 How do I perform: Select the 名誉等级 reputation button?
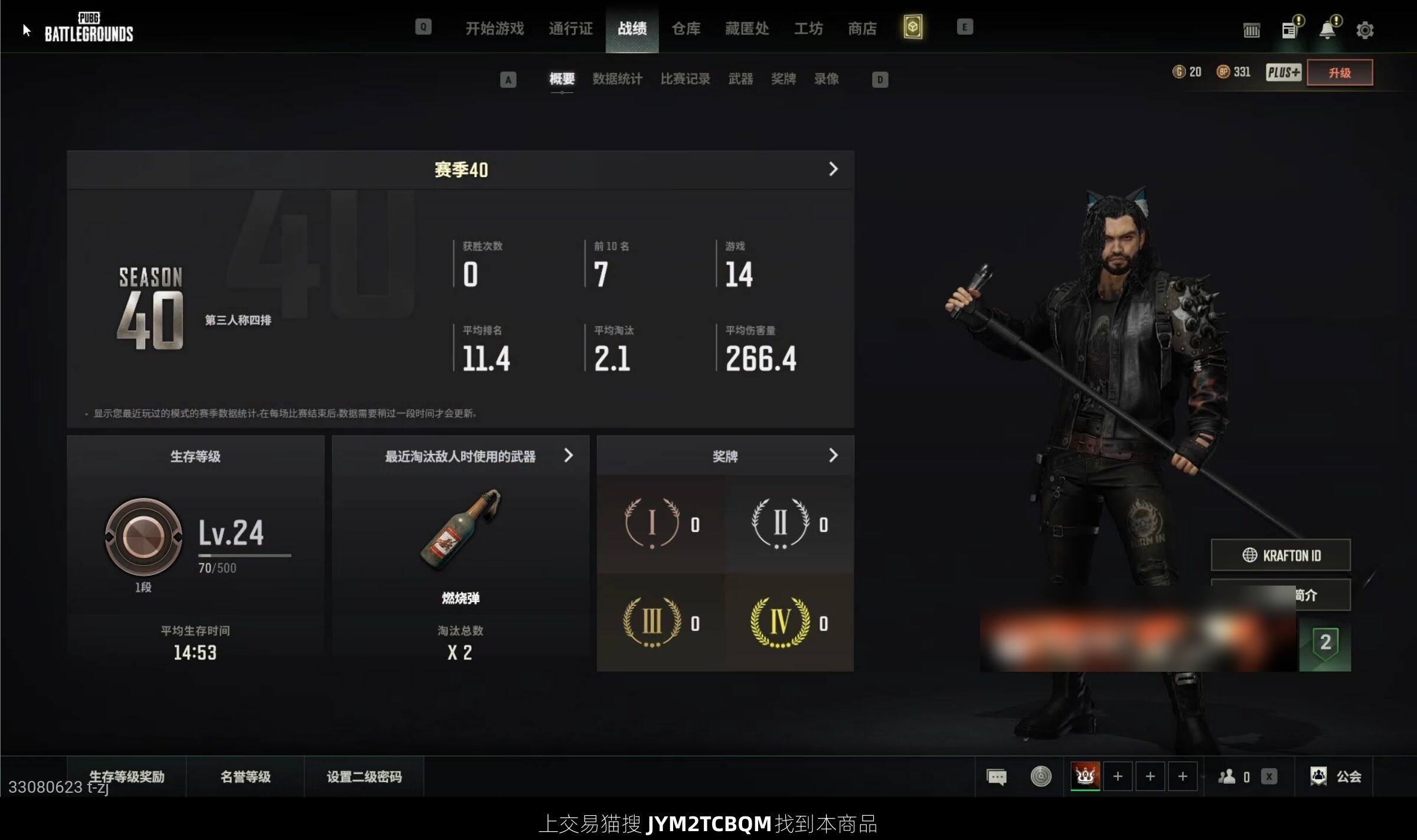tap(245, 776)
